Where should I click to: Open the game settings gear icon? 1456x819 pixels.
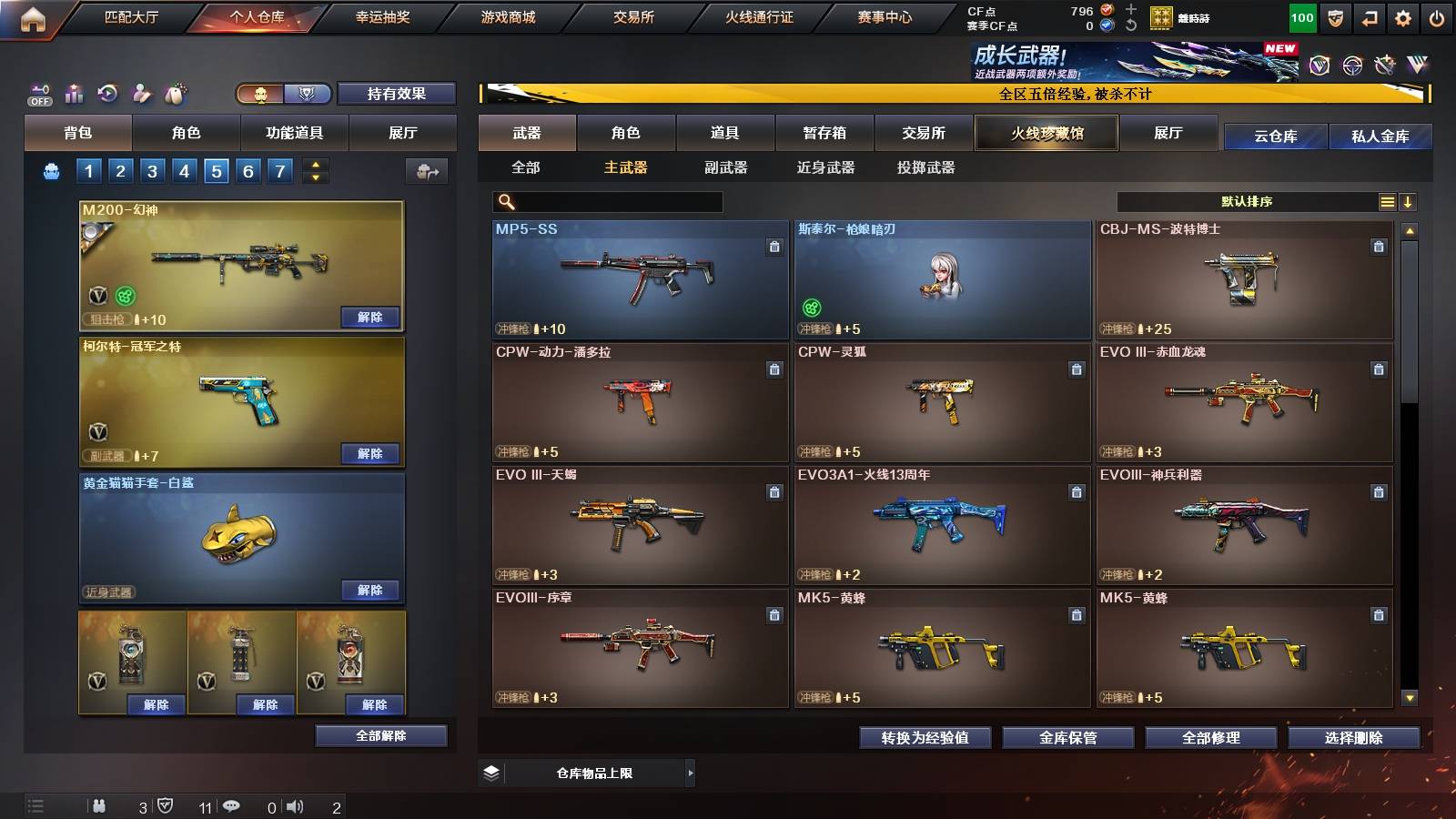(1402, 16)
